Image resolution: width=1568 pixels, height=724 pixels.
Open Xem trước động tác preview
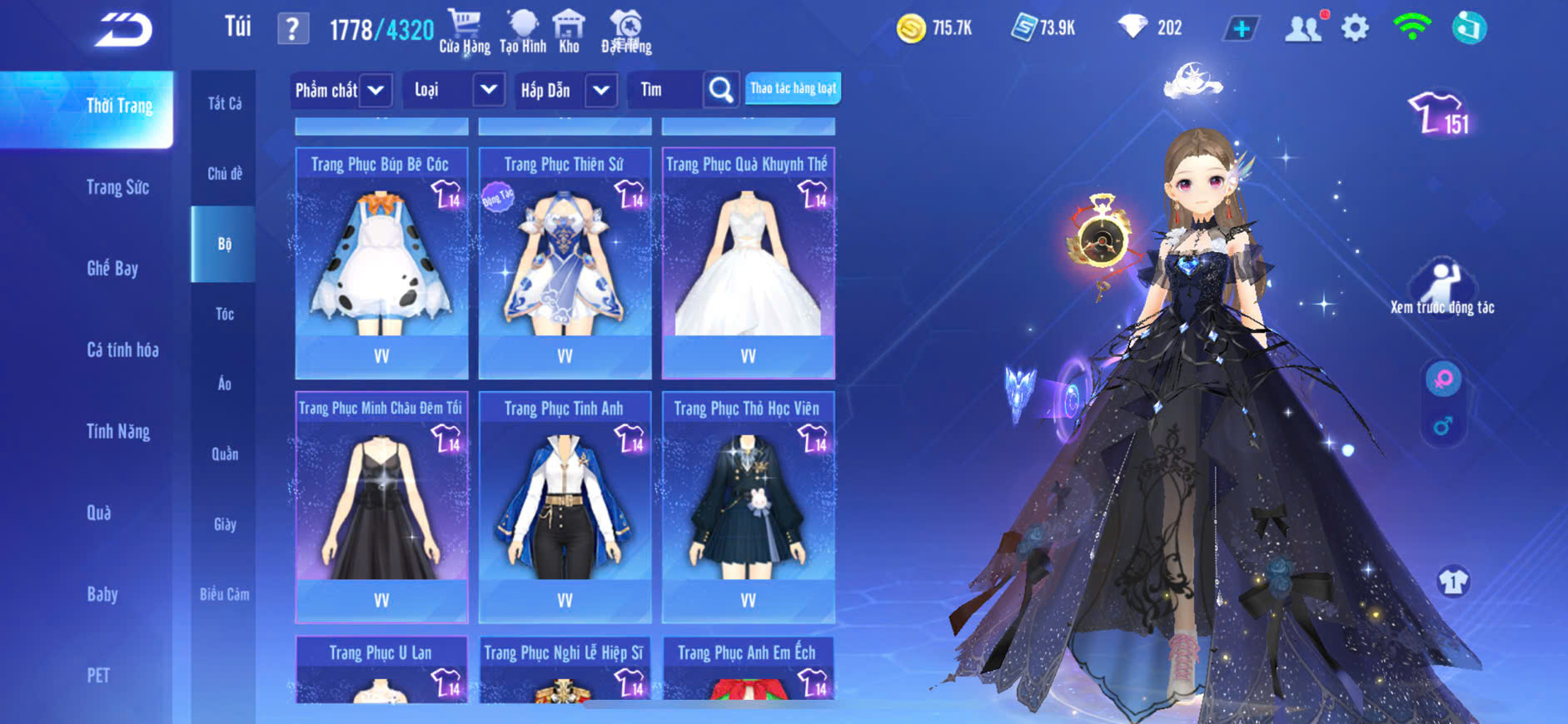(1441, 287)
